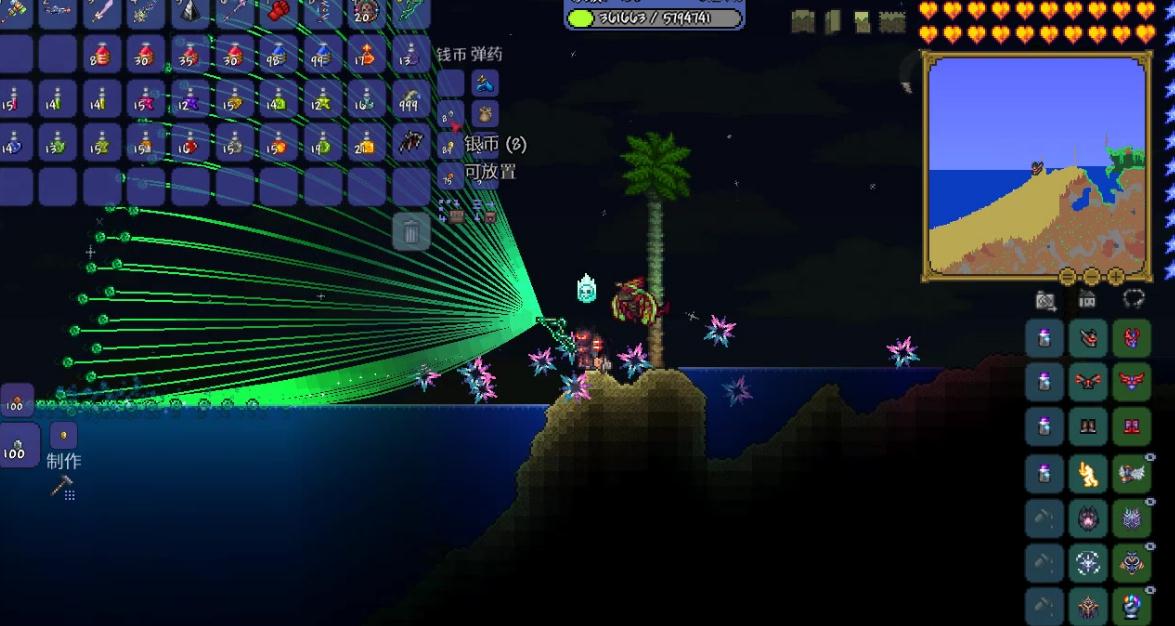The image size is (1175, 626).
Task: Select the equipped red leggings armor slot
Action: click(1131, 426)
